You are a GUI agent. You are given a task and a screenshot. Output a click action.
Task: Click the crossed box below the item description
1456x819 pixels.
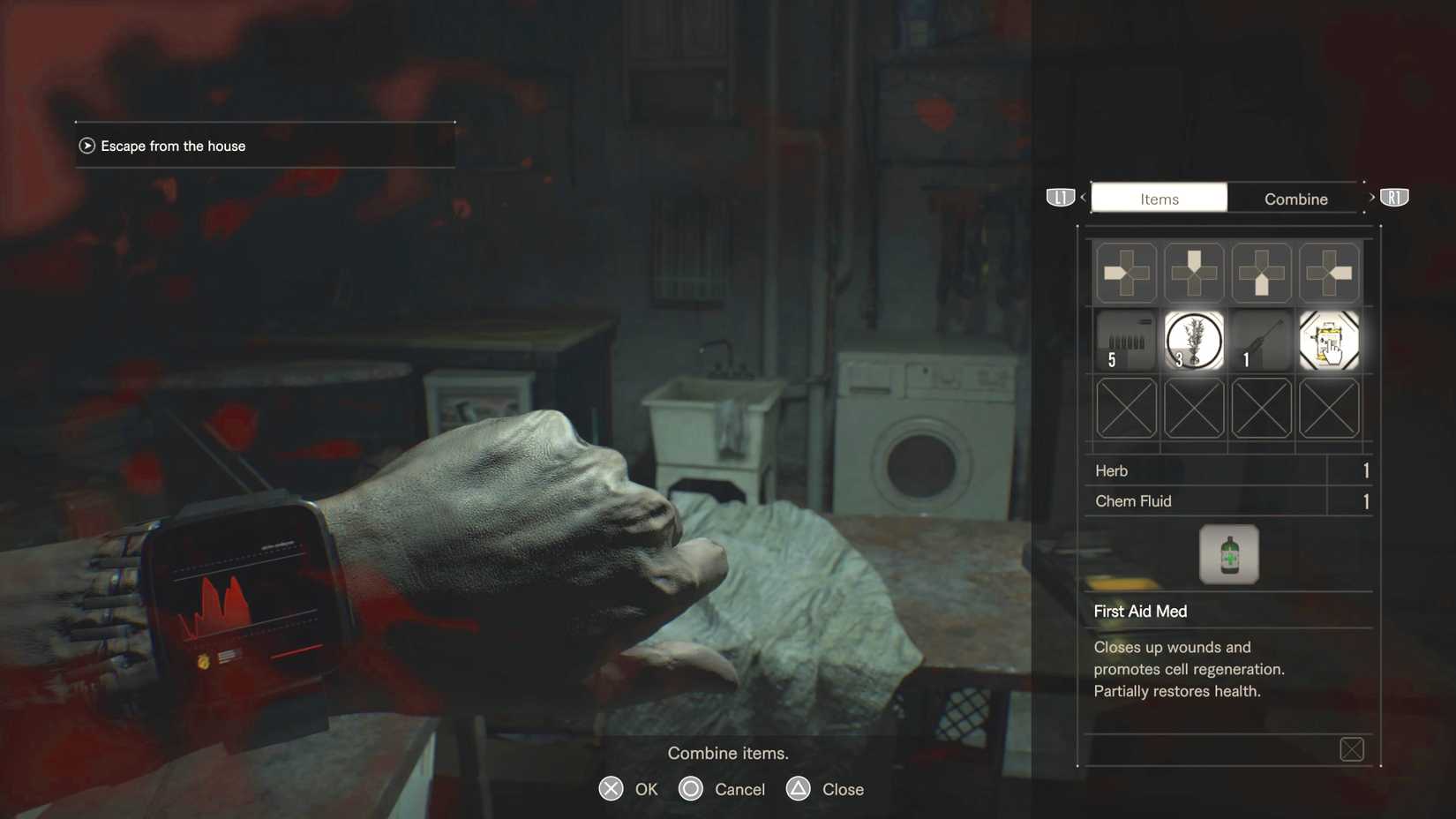(1352, 748)
